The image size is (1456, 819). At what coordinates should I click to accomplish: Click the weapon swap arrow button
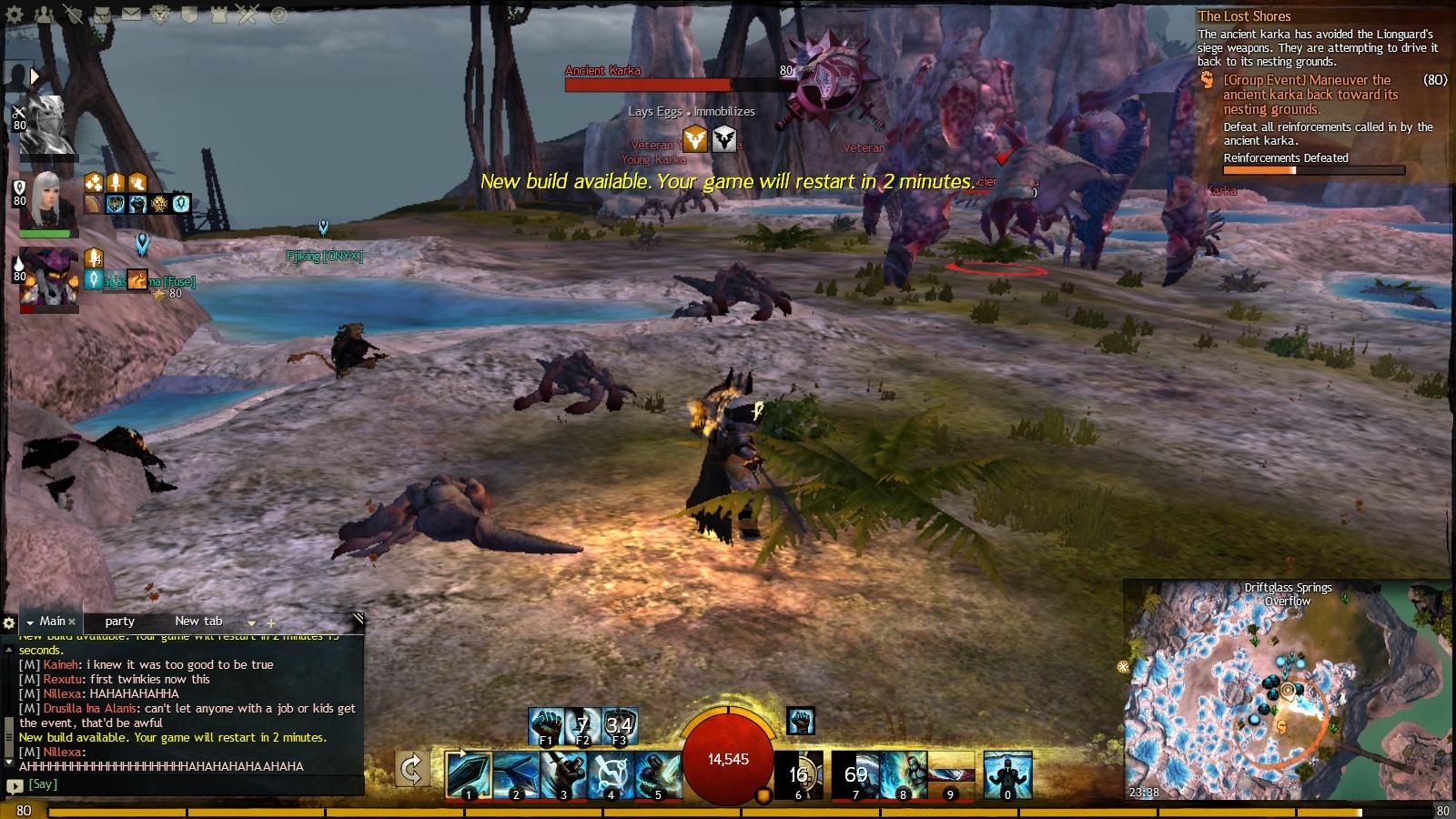411,769
